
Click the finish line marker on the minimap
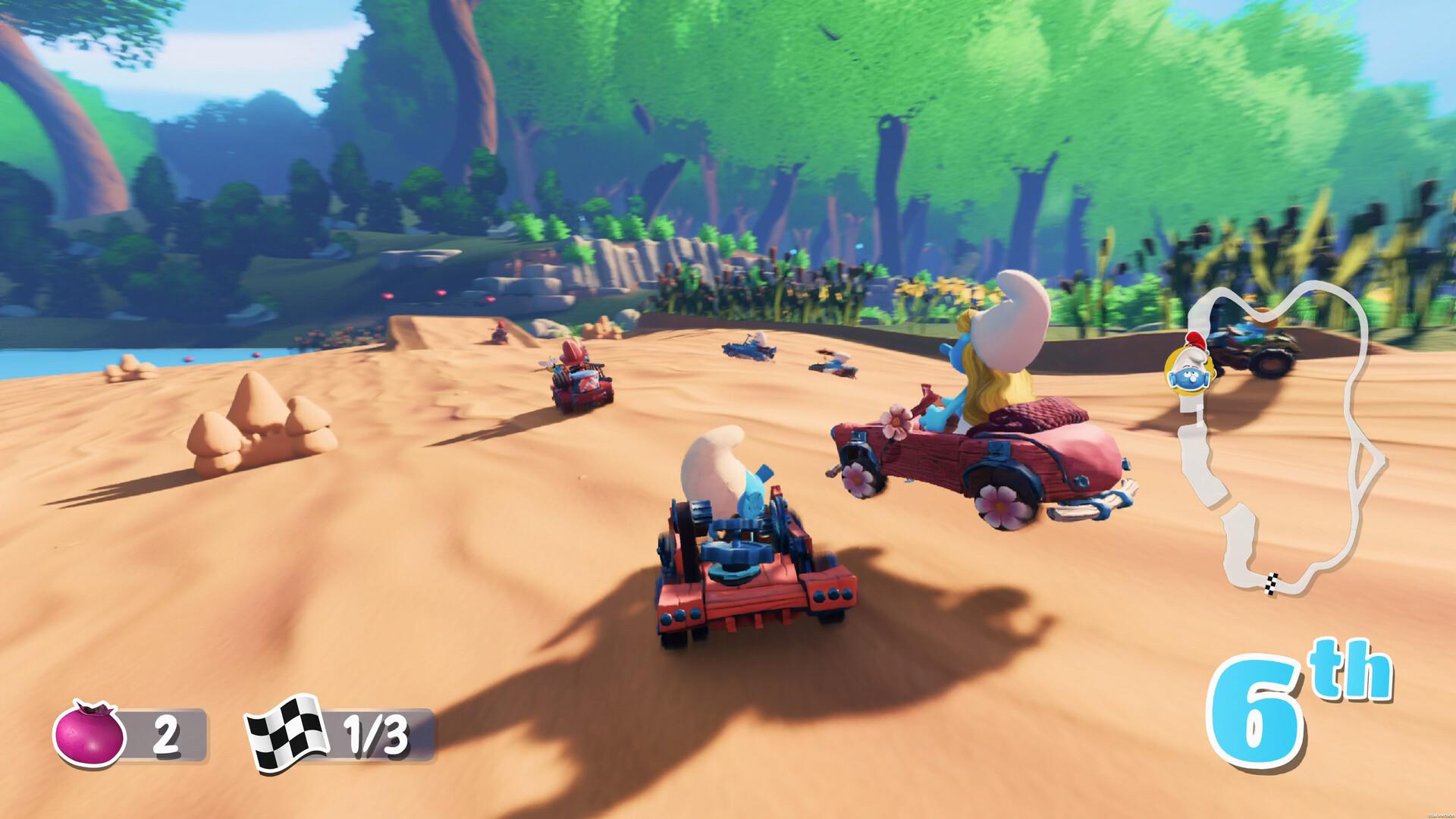click(1270, 584)
